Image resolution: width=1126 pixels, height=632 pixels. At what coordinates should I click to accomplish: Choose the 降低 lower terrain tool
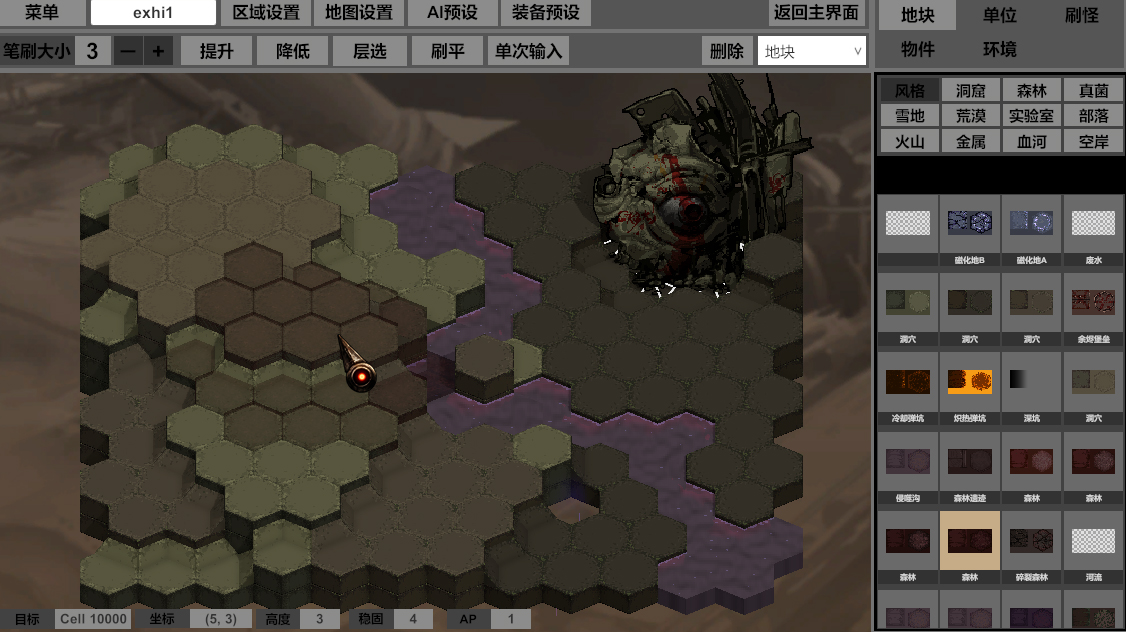coord(293,51)
